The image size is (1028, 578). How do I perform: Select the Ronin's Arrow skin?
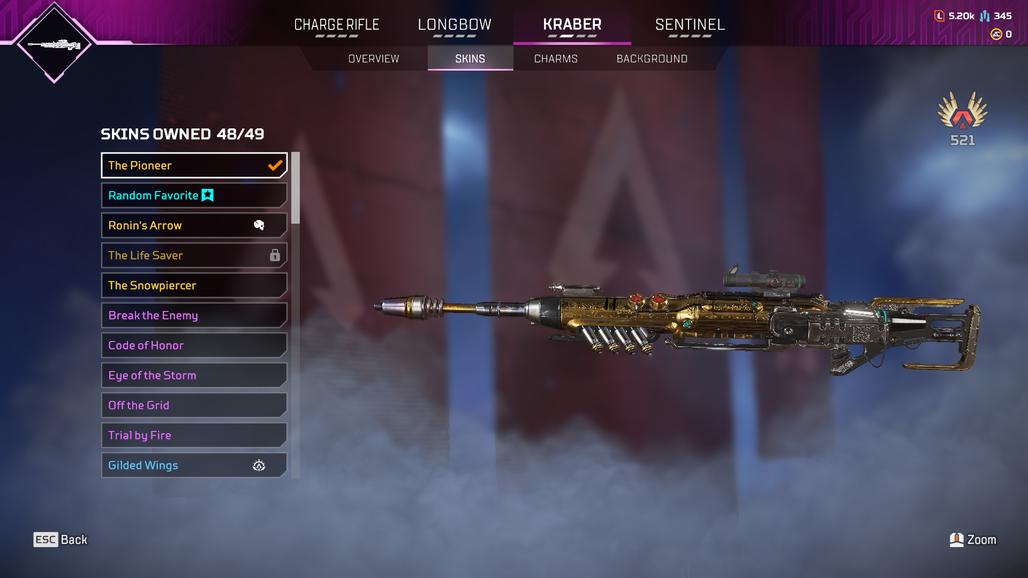[194, 225]
